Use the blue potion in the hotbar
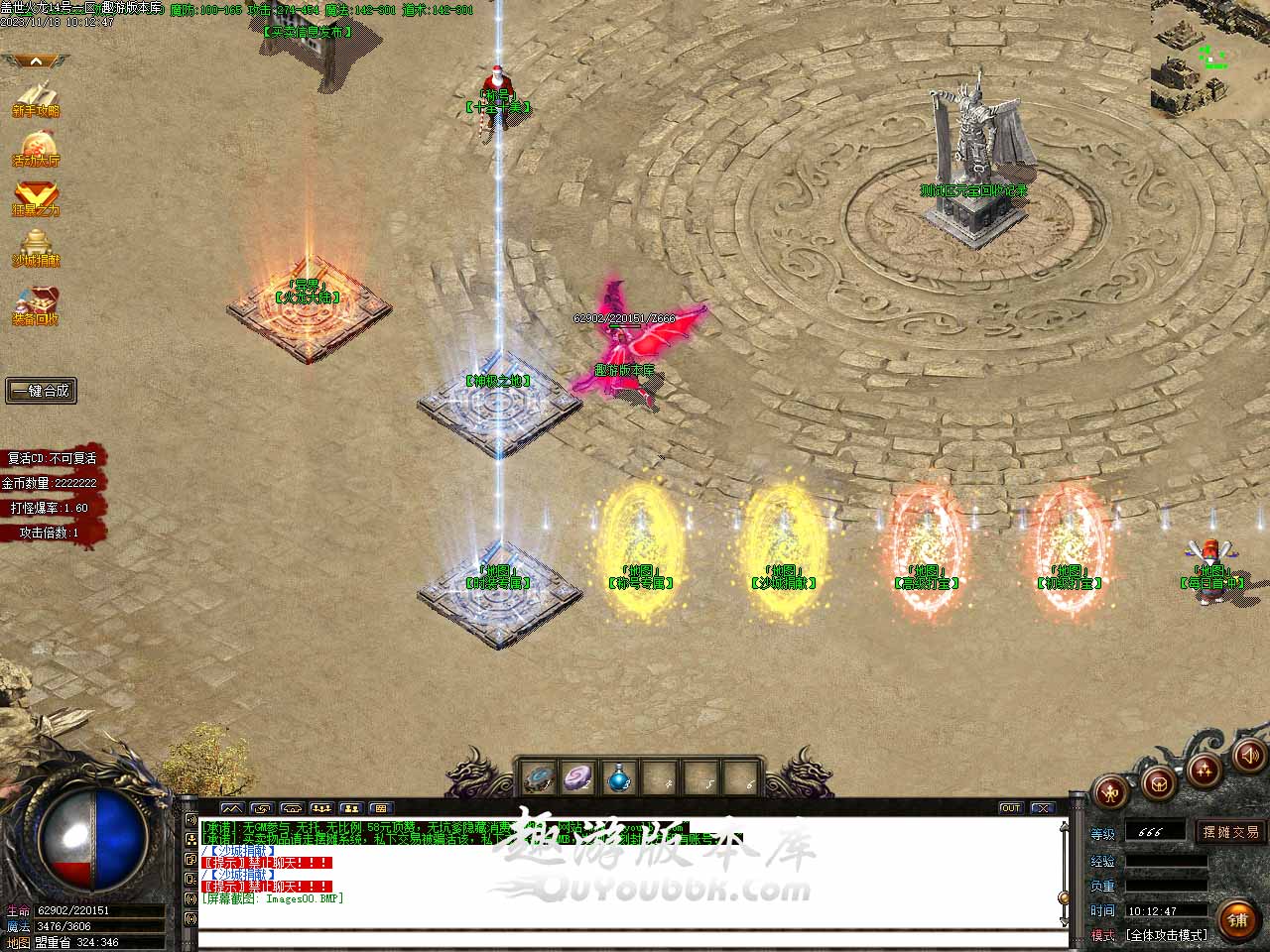This screenshot has width=1270, height=952. pyautogui.click(x=618, y=777)
